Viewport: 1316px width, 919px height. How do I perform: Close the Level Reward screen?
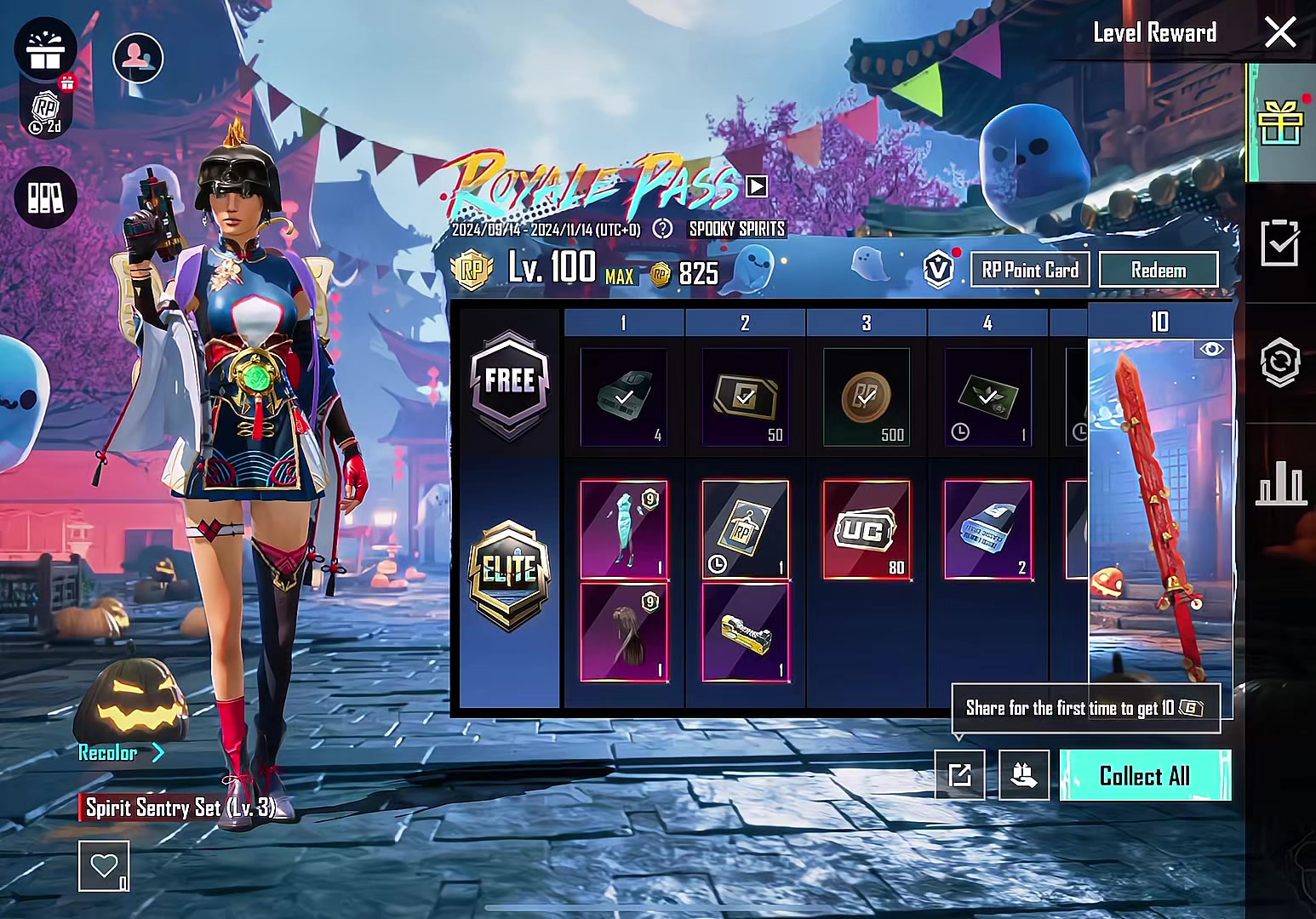[x=1279, y=34]
